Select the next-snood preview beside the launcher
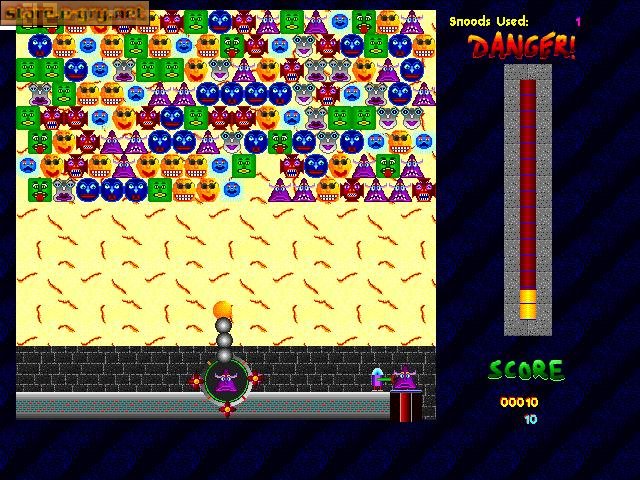640x480 pixels. coord(404,379)
